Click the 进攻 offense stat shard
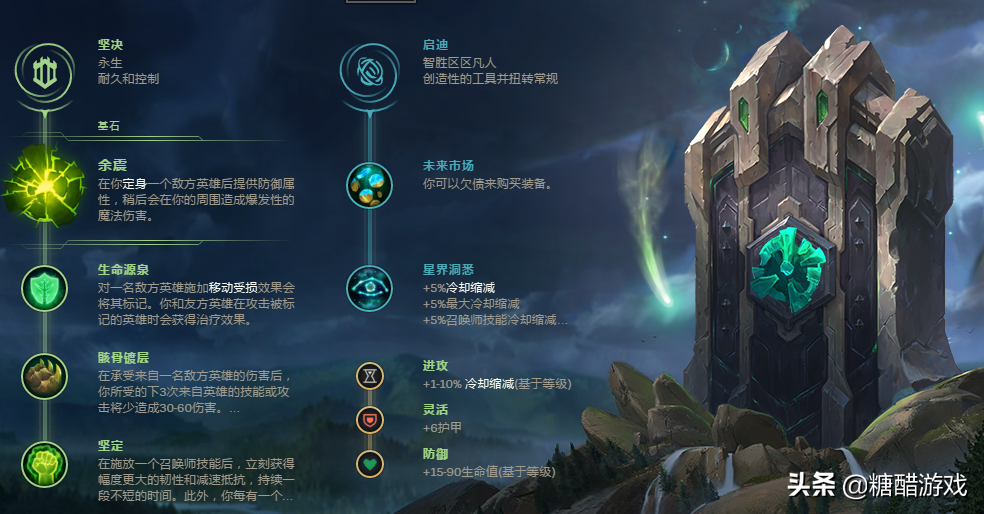The width and height of the screenshot is (984, 514). [x=370, y=376]
